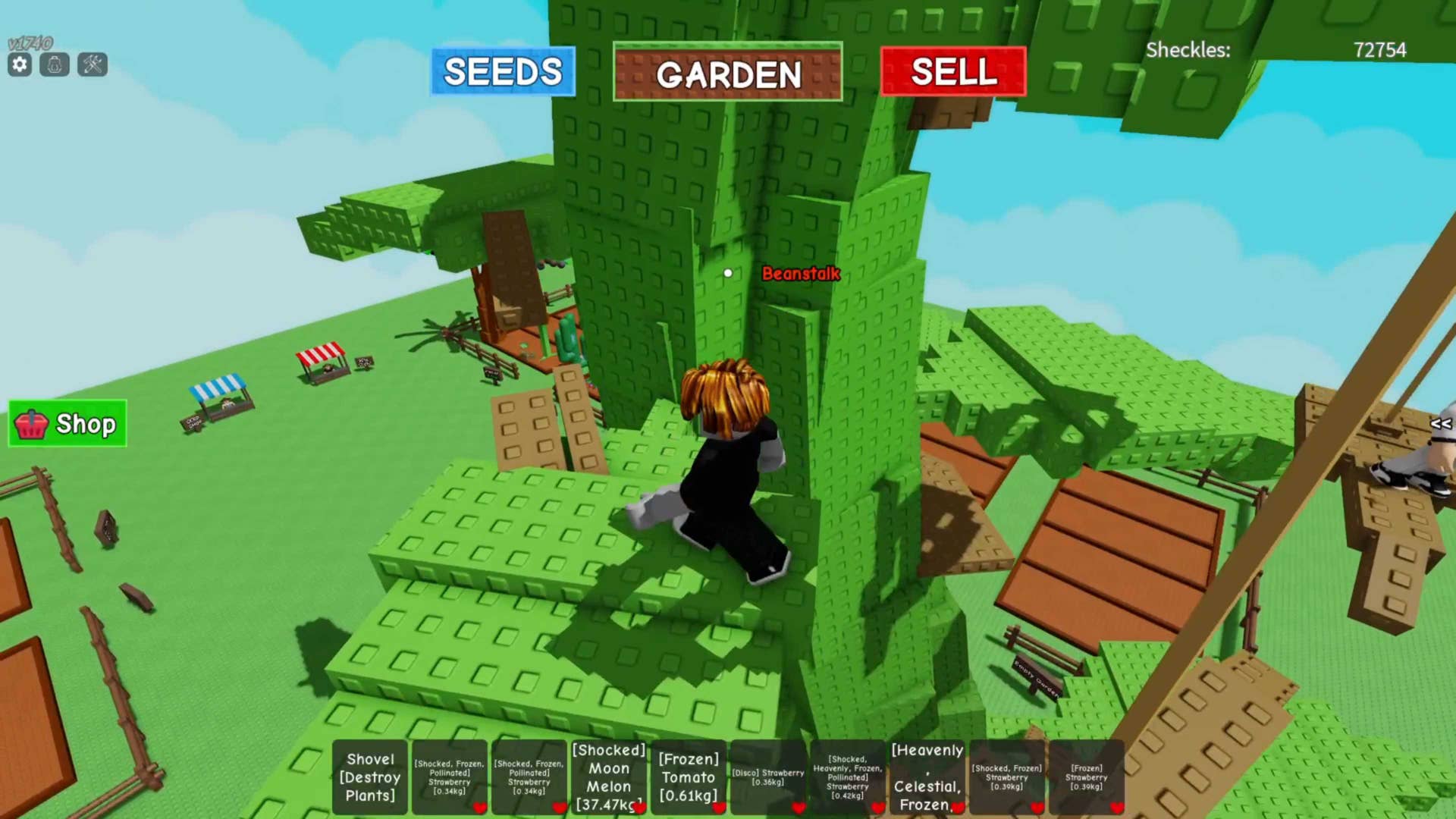Go to the SELL stand
Screen dimensions: 1456x819
953,72
